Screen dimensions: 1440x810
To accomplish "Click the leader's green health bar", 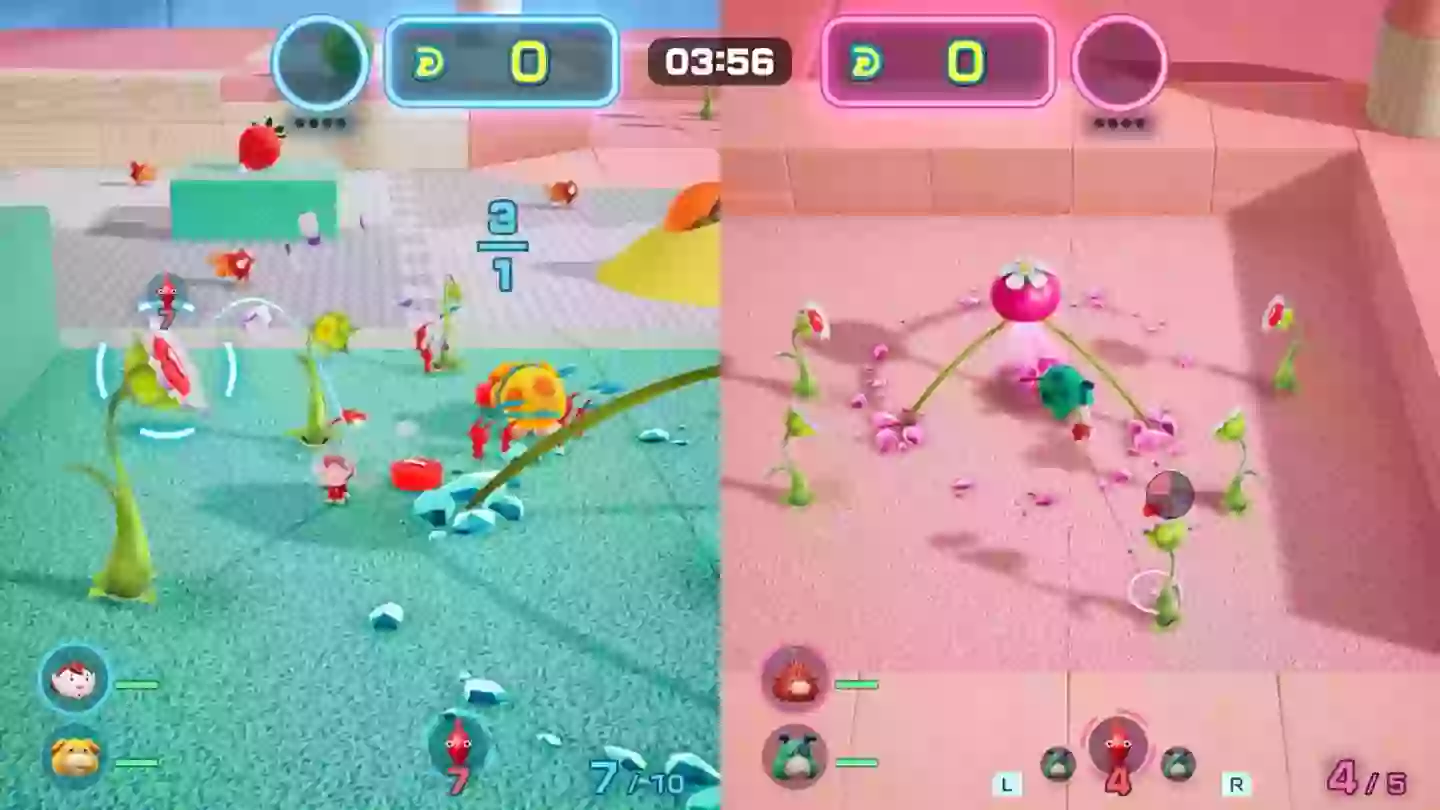I will 135,682.
